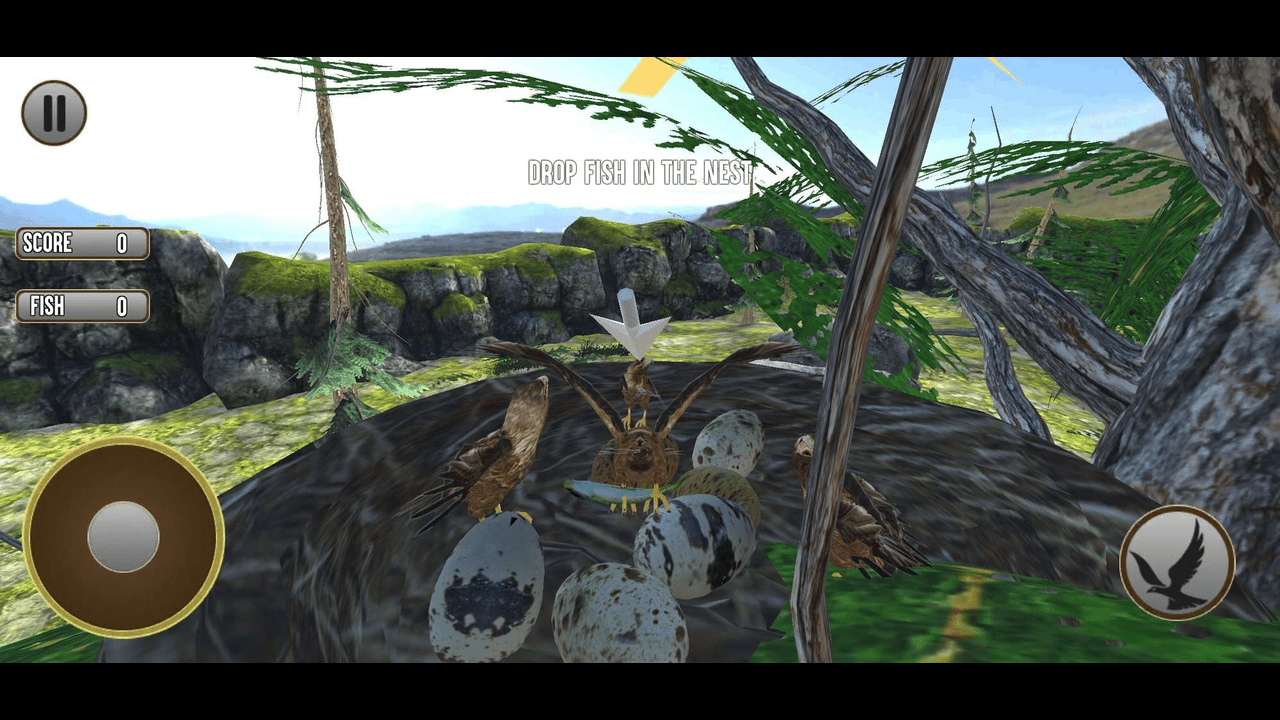Click the white arrow marker above the eaglet
This screenshot has height=720, width=1280.
(x=628, y=320)
